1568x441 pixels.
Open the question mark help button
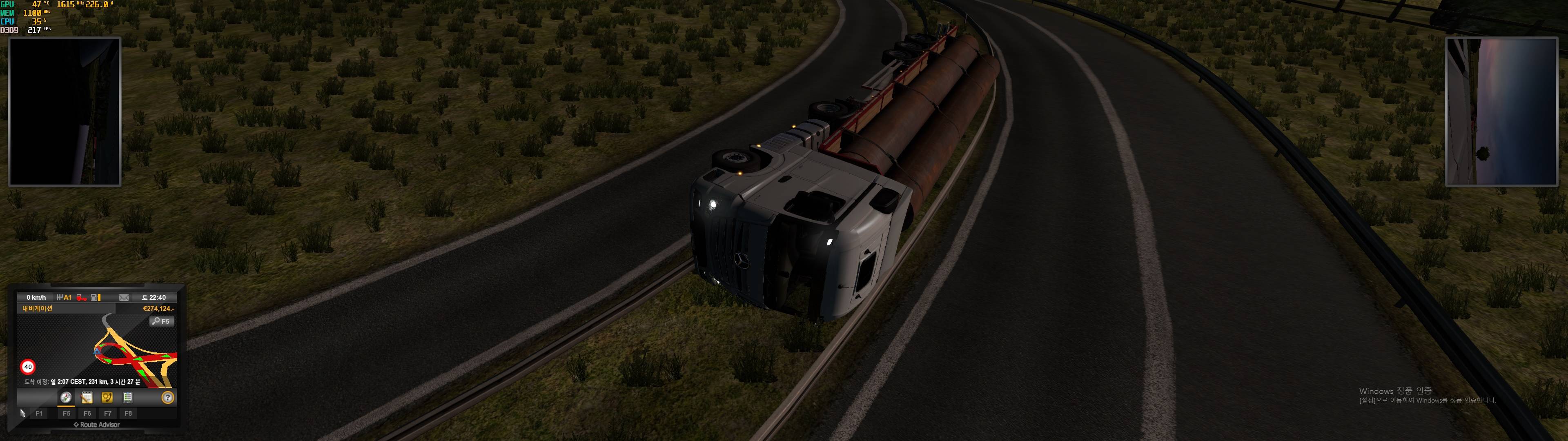click(168, 398)
